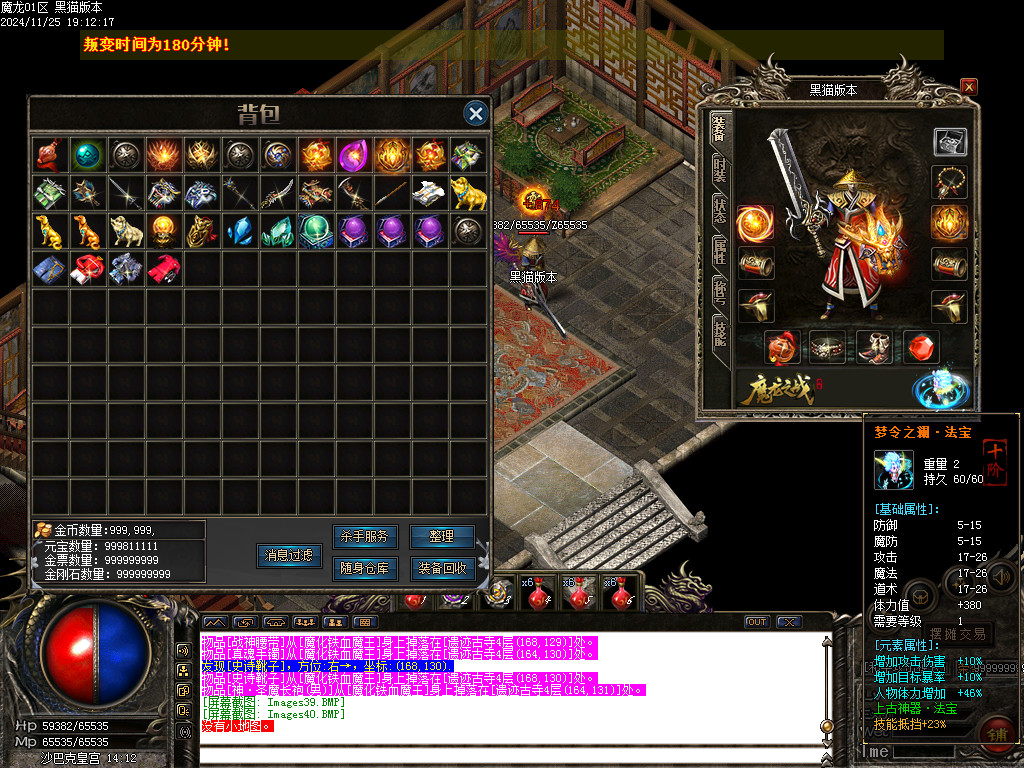Select the pink teardrop gem in backpack
Image resolution: width=1024 pixels, height=768 pixels.
click(353, 155)
